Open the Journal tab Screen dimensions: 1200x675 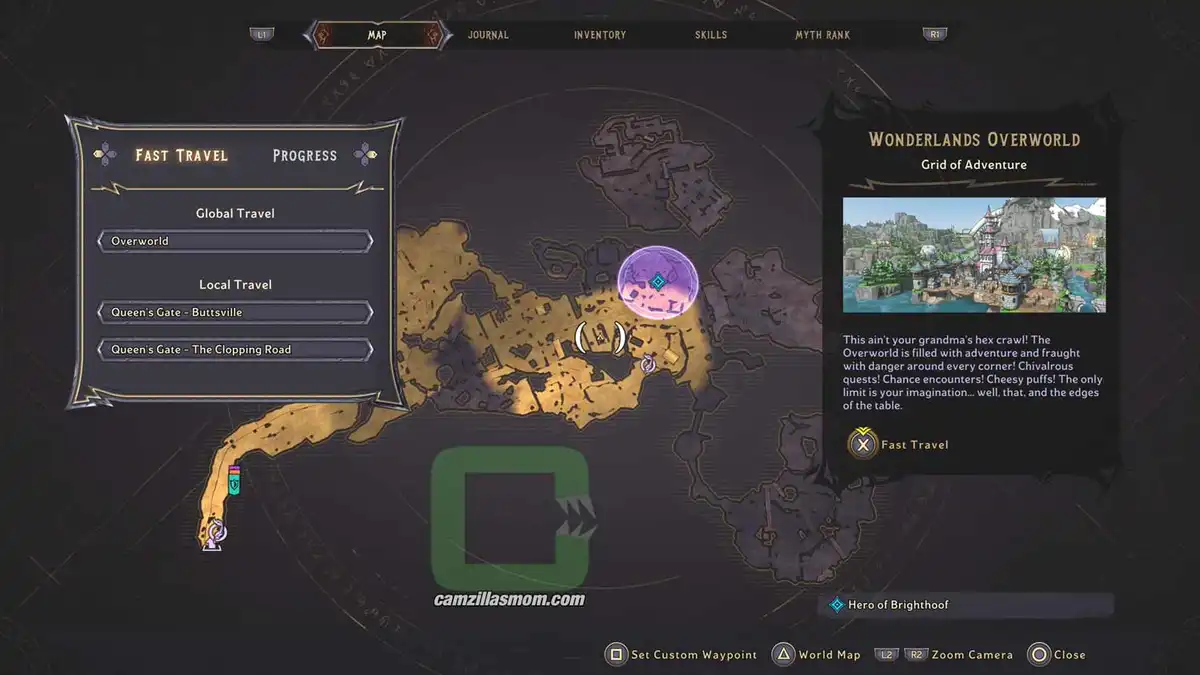coord(488,35)
